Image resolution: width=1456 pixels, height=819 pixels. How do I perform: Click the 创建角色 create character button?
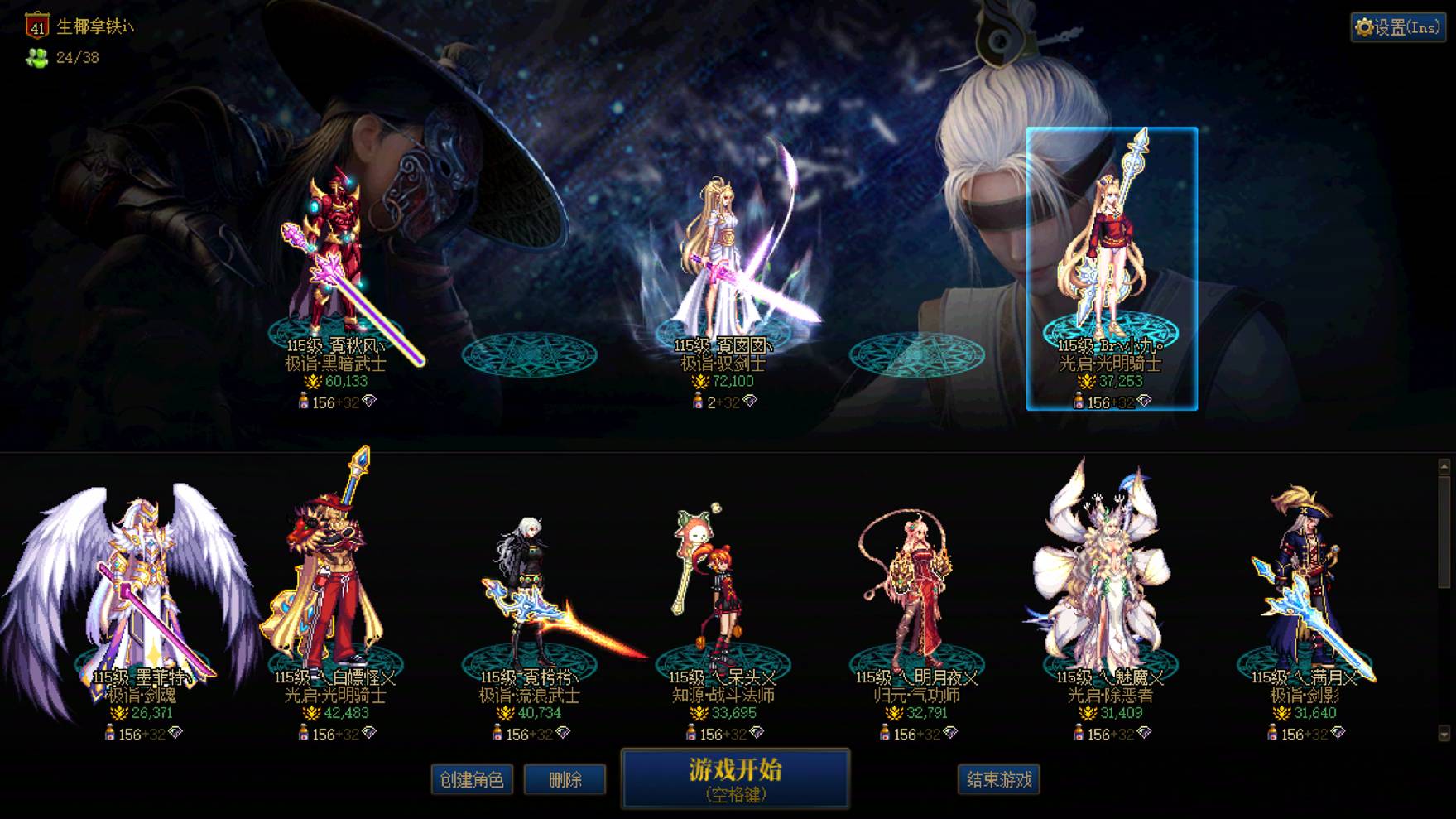click(472, 779)
